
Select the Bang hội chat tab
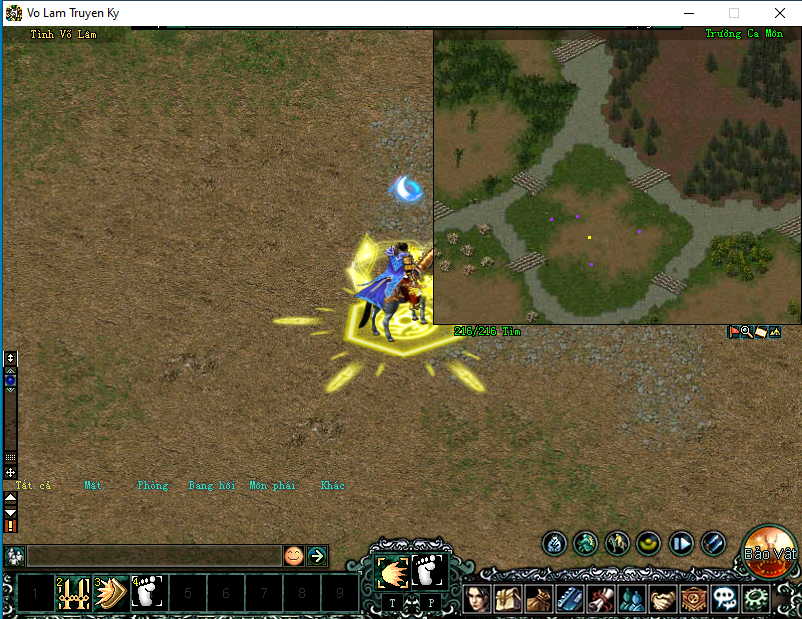click(x=212, y=486)
